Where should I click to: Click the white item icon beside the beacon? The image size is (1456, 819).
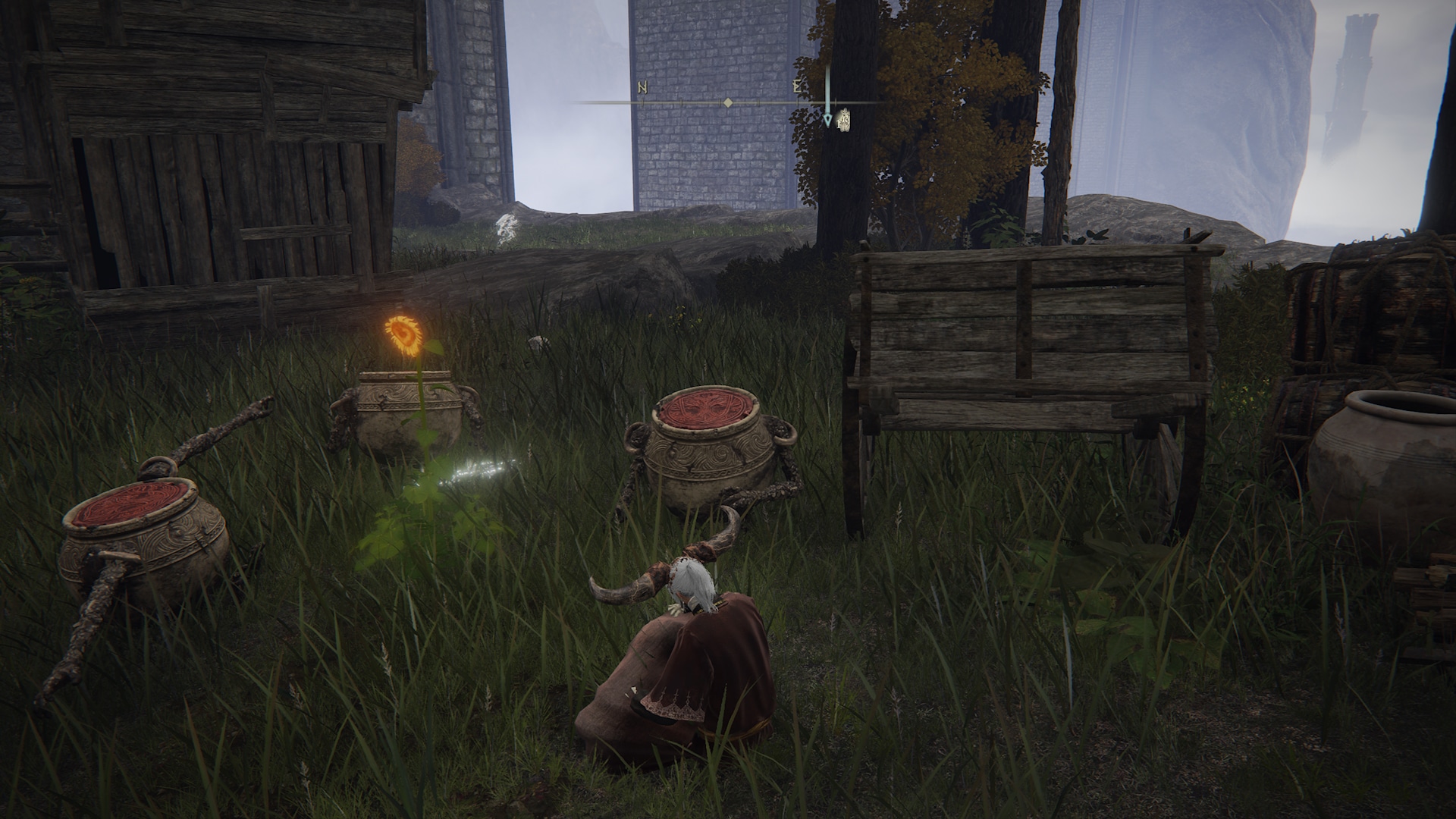tap(843, 120)
